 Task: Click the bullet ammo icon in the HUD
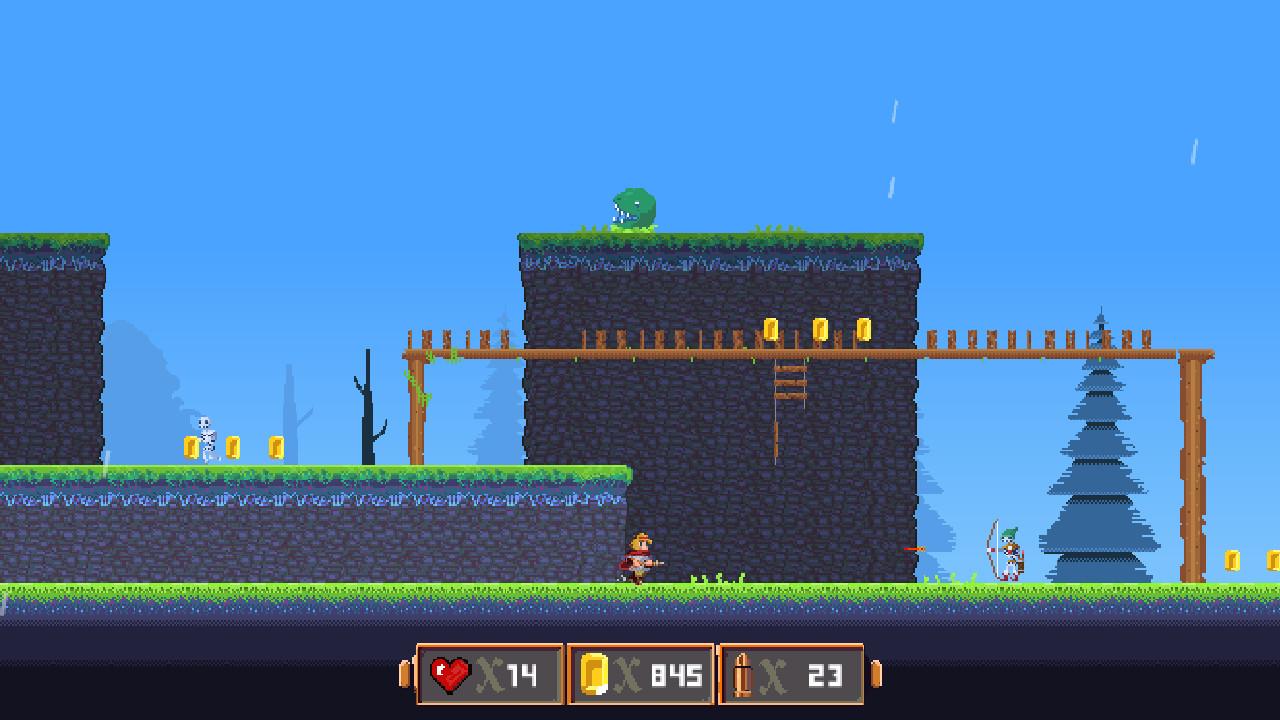tap(742, 674)
